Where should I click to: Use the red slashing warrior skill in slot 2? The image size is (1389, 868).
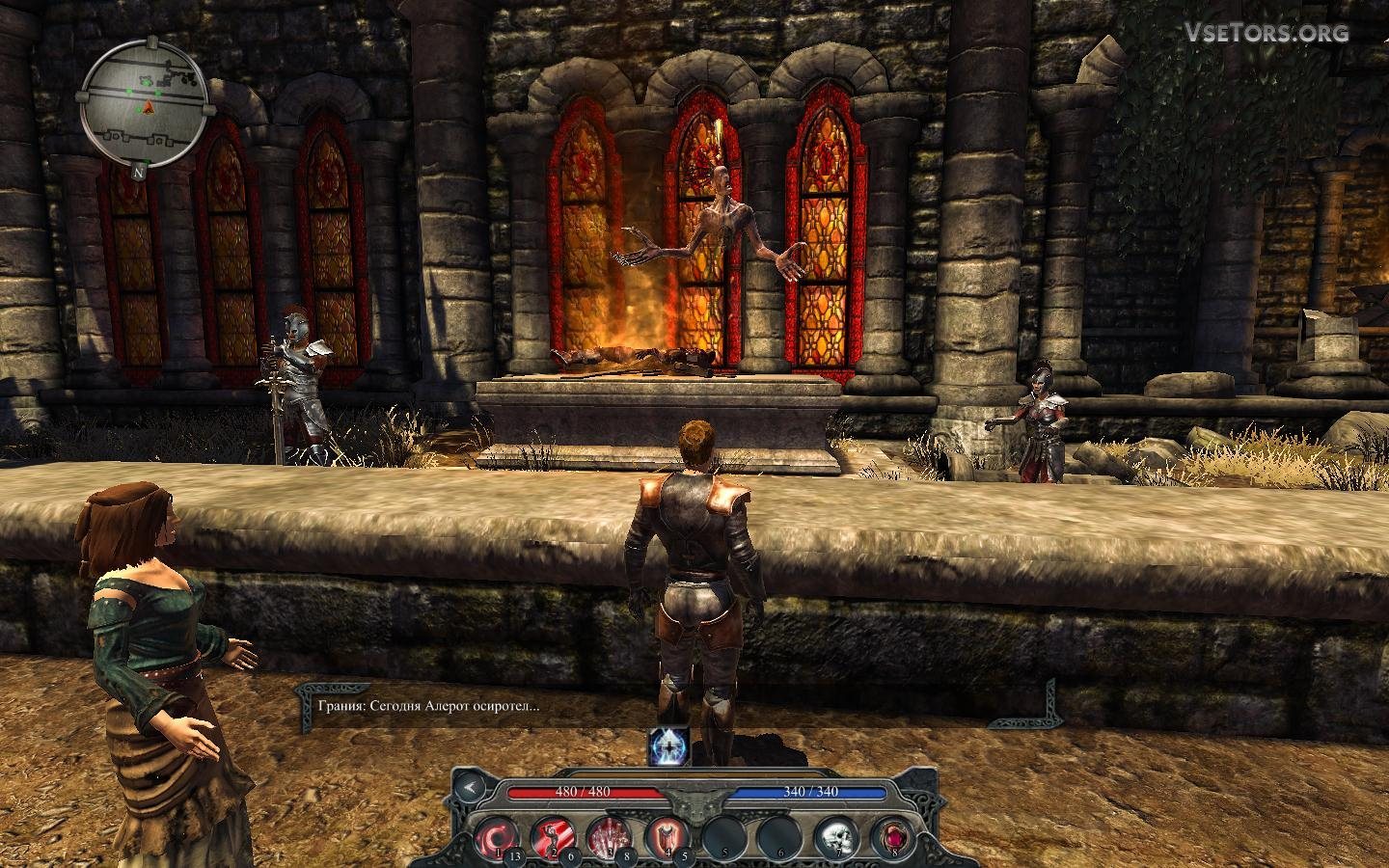[x=554, y=834]
